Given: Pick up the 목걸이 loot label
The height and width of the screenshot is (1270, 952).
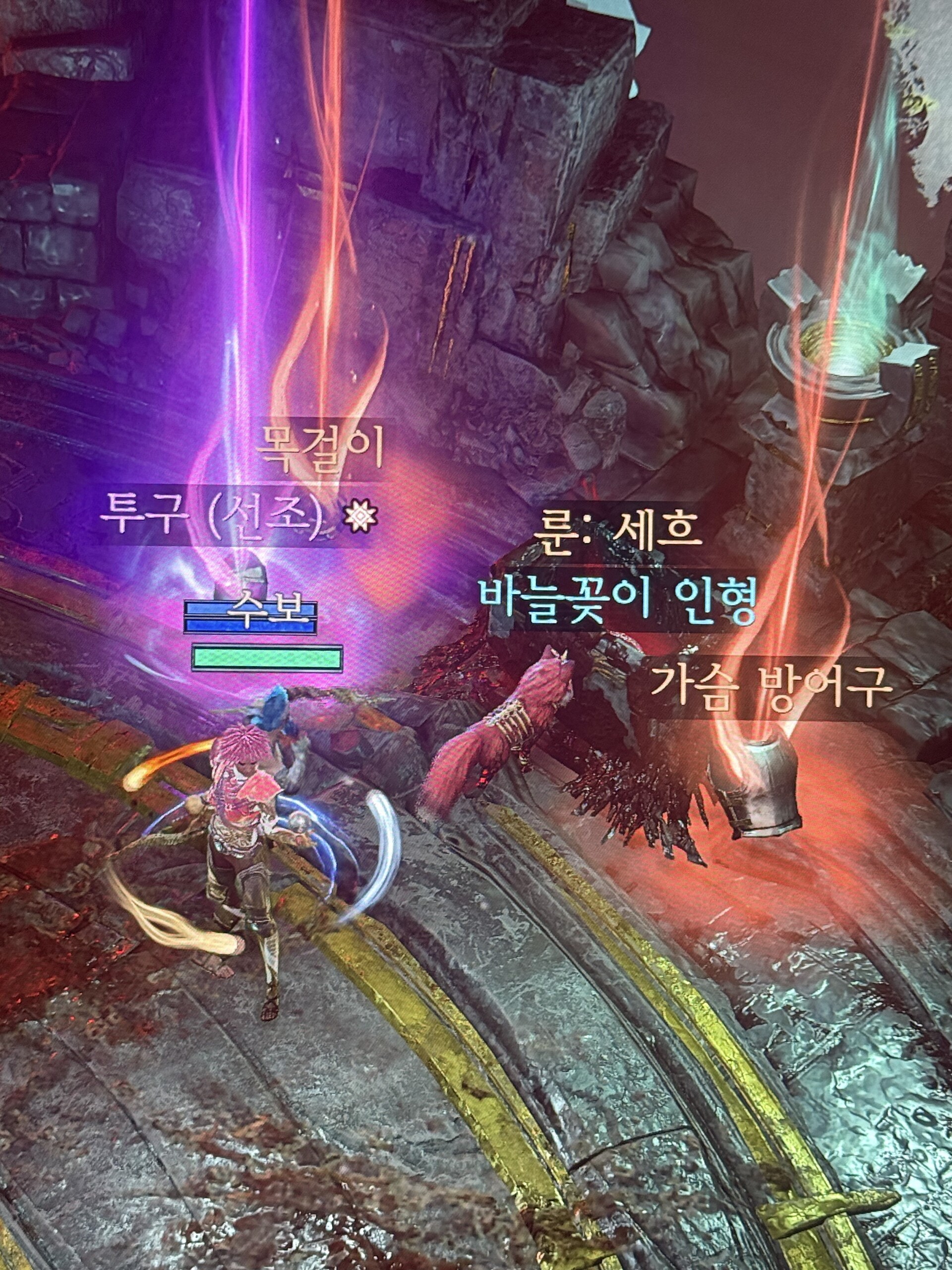Looking at the screenshot, I should [319, 447].
